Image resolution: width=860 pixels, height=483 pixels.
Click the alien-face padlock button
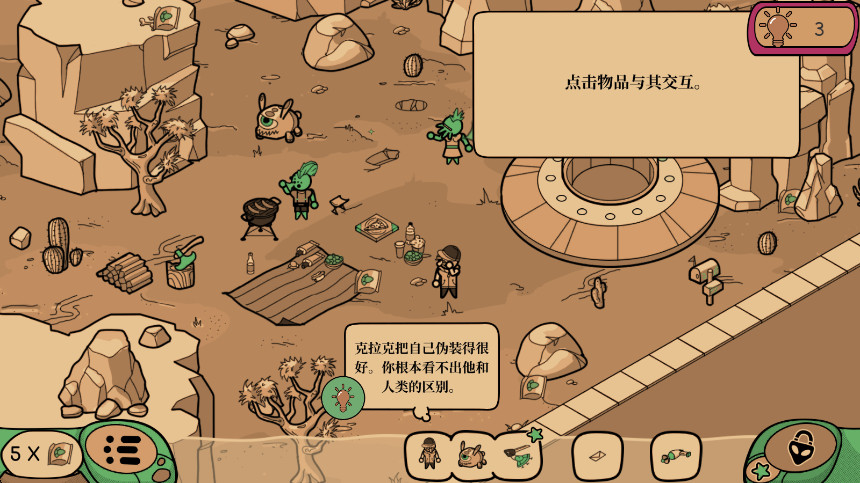(x=803, y=451)
